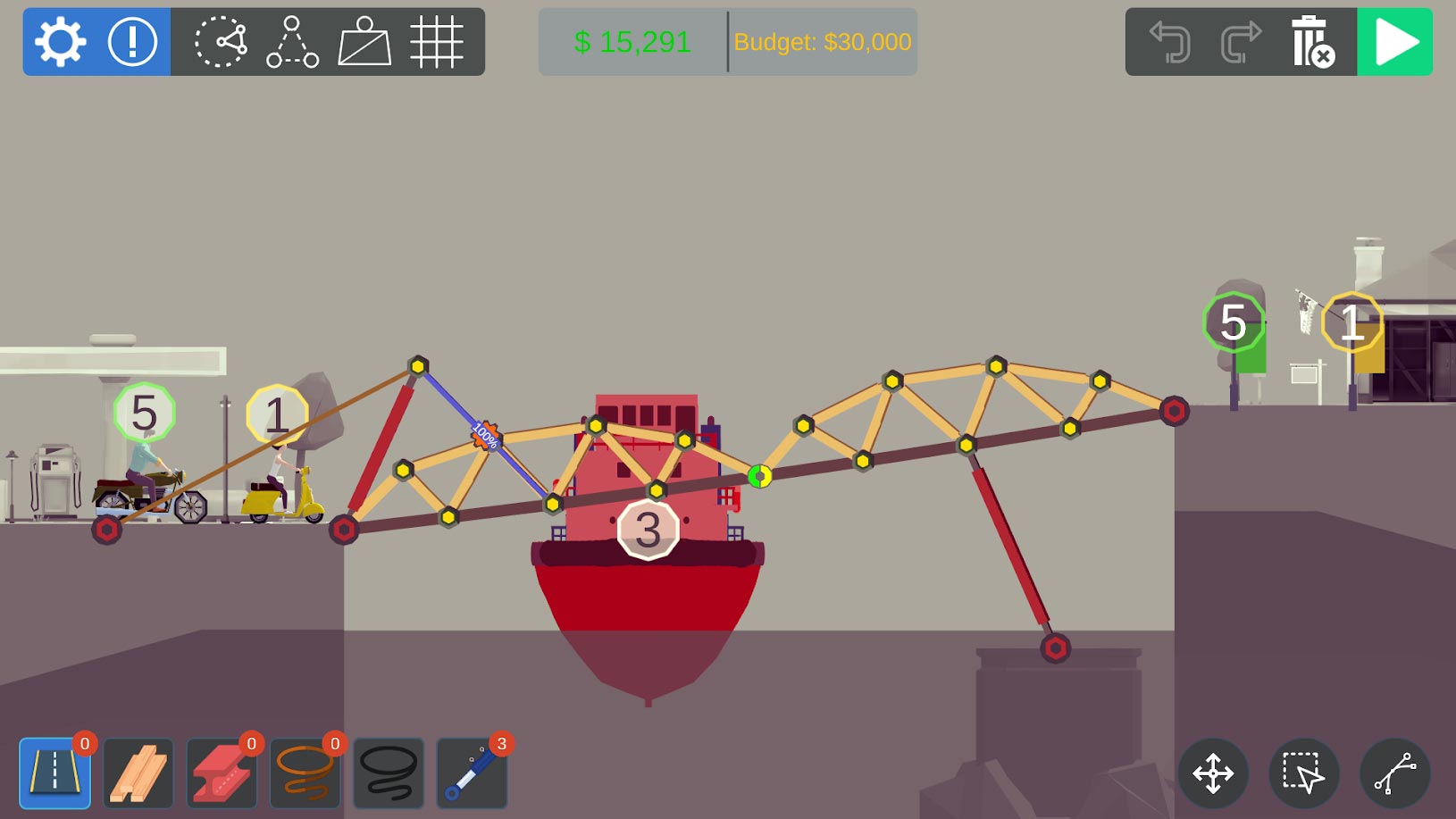Activate the pan/move camera tool

coord(1216,773)
